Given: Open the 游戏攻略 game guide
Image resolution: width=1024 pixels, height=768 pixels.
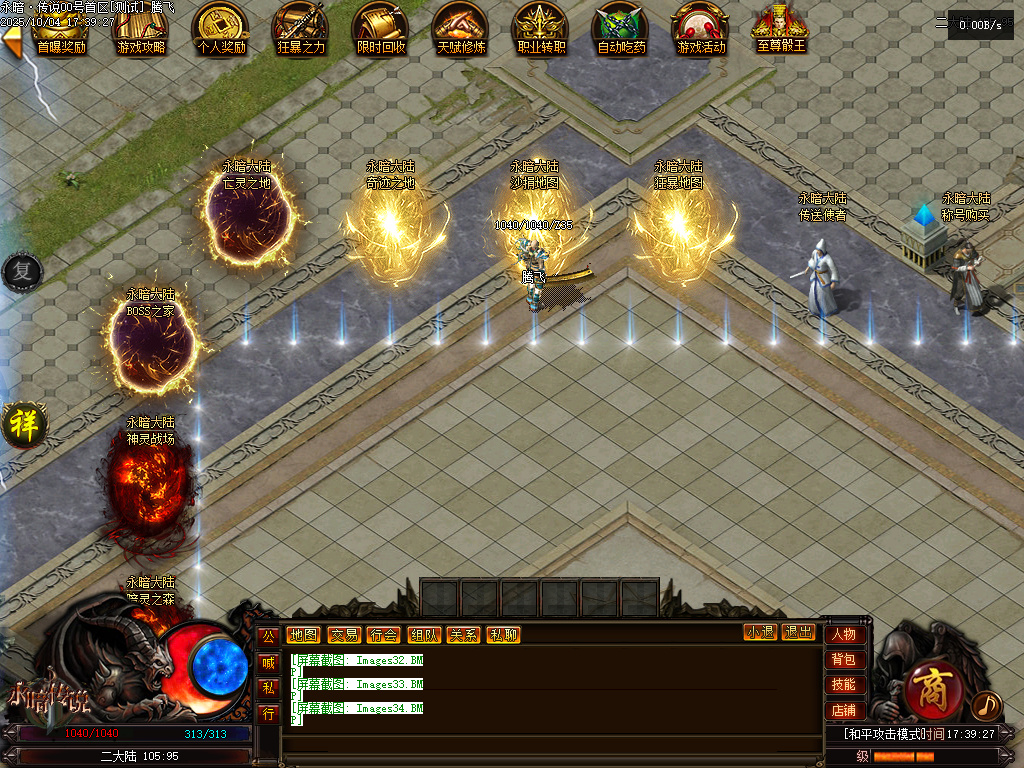Looking at the screenshot, I should click(141, 29).
